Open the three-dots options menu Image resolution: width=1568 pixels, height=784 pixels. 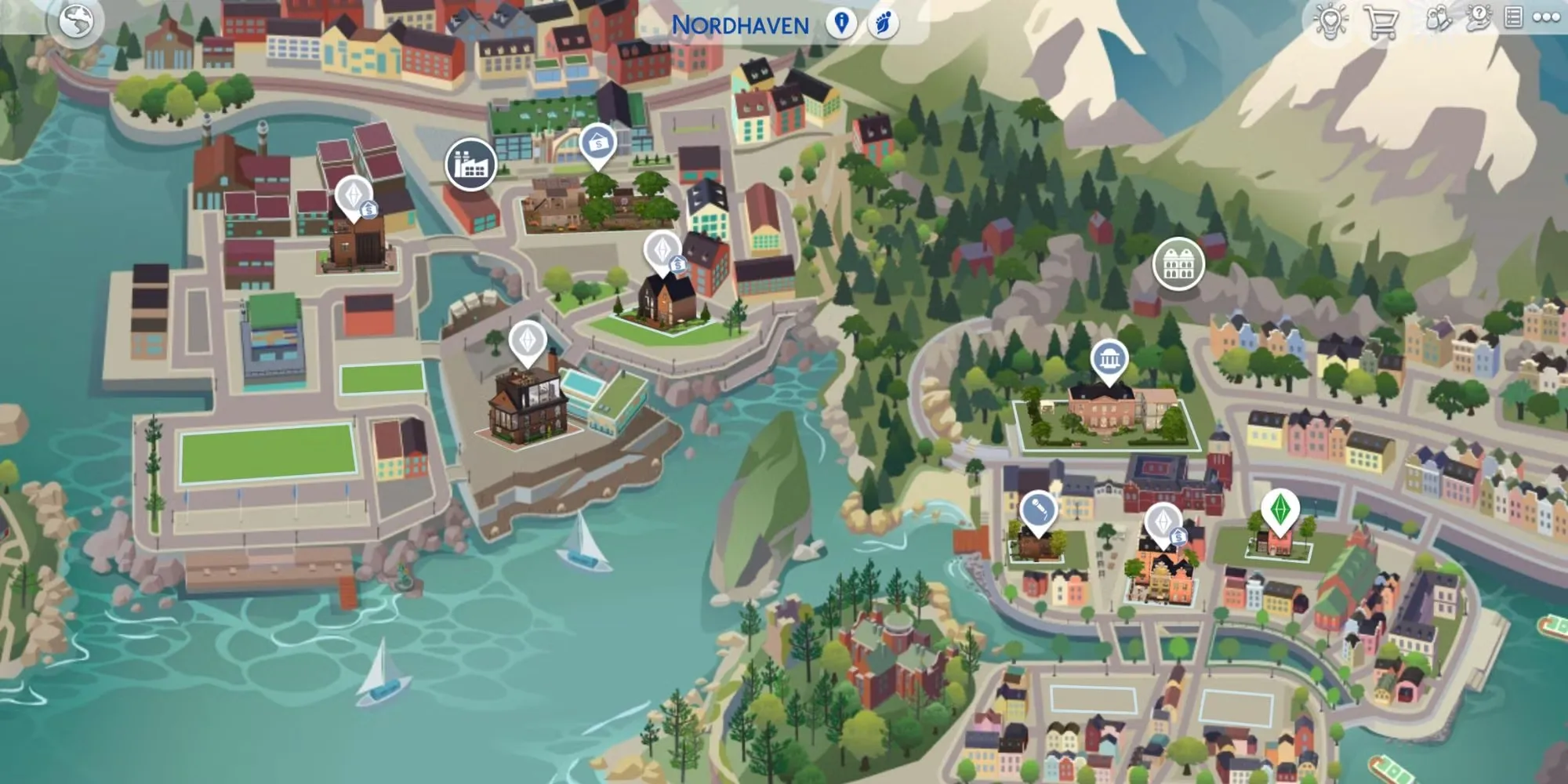tap(1546, 18)
